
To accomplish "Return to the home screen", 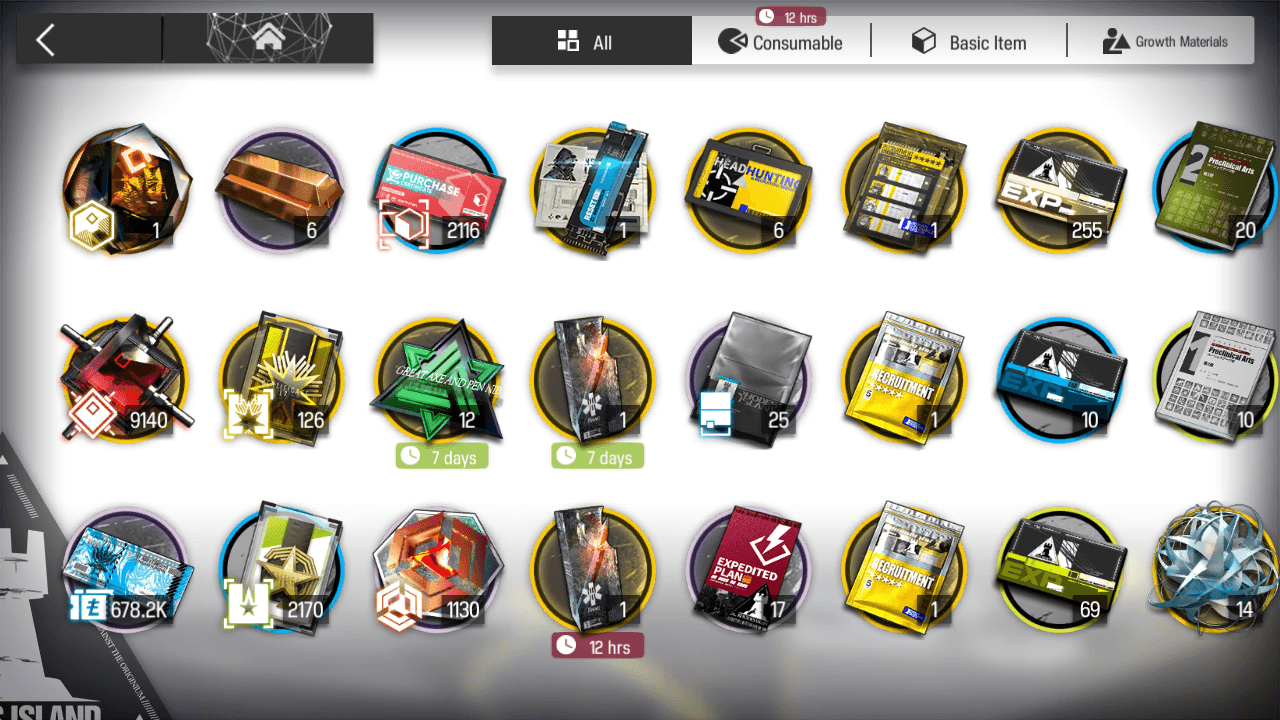I will (267, 40).
